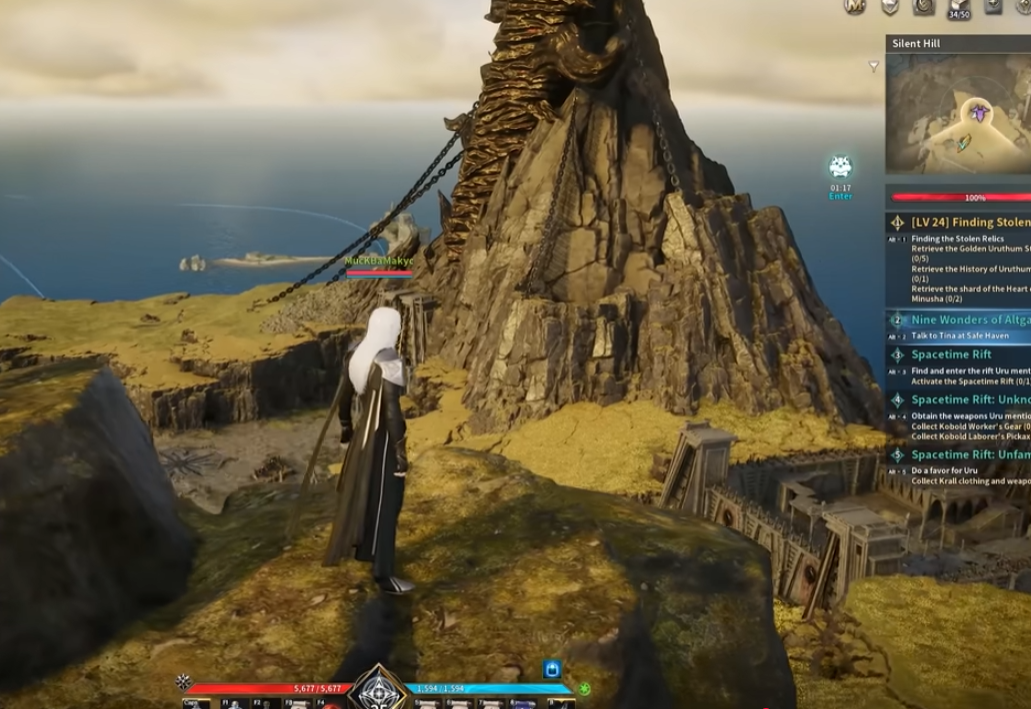Toggle the small triangle above the minimap

[x=873, y=67]
